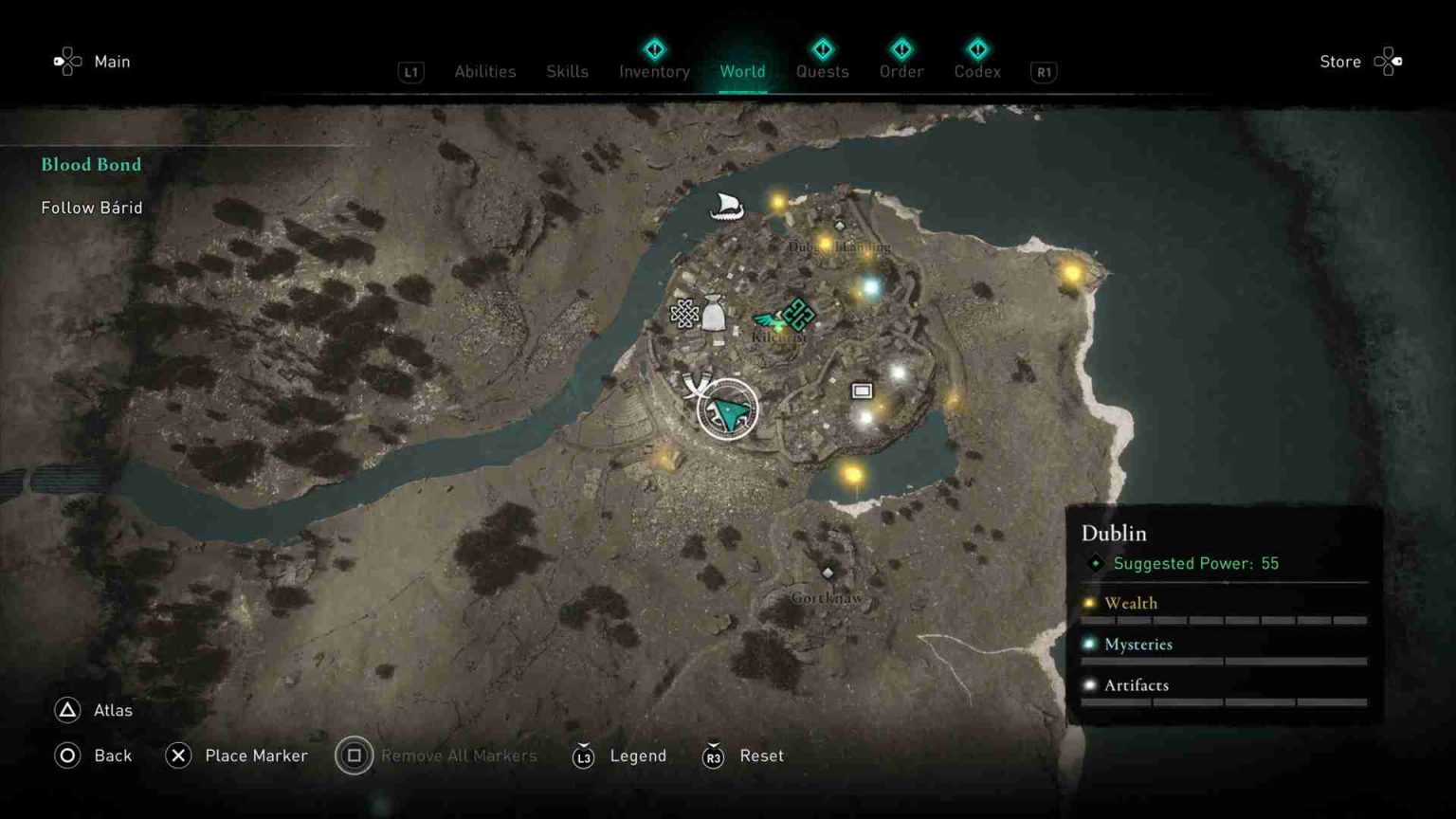Screen dimensions: 1456x819
Task: Switch to the Quests tab
Action: (823, 71)
